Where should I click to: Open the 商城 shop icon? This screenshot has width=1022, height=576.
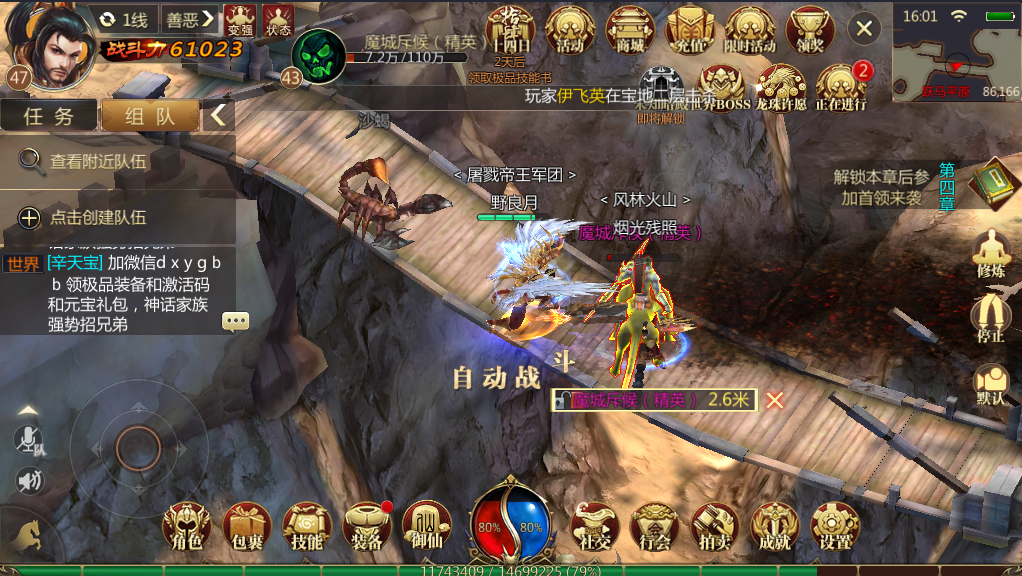coord(631,29)
